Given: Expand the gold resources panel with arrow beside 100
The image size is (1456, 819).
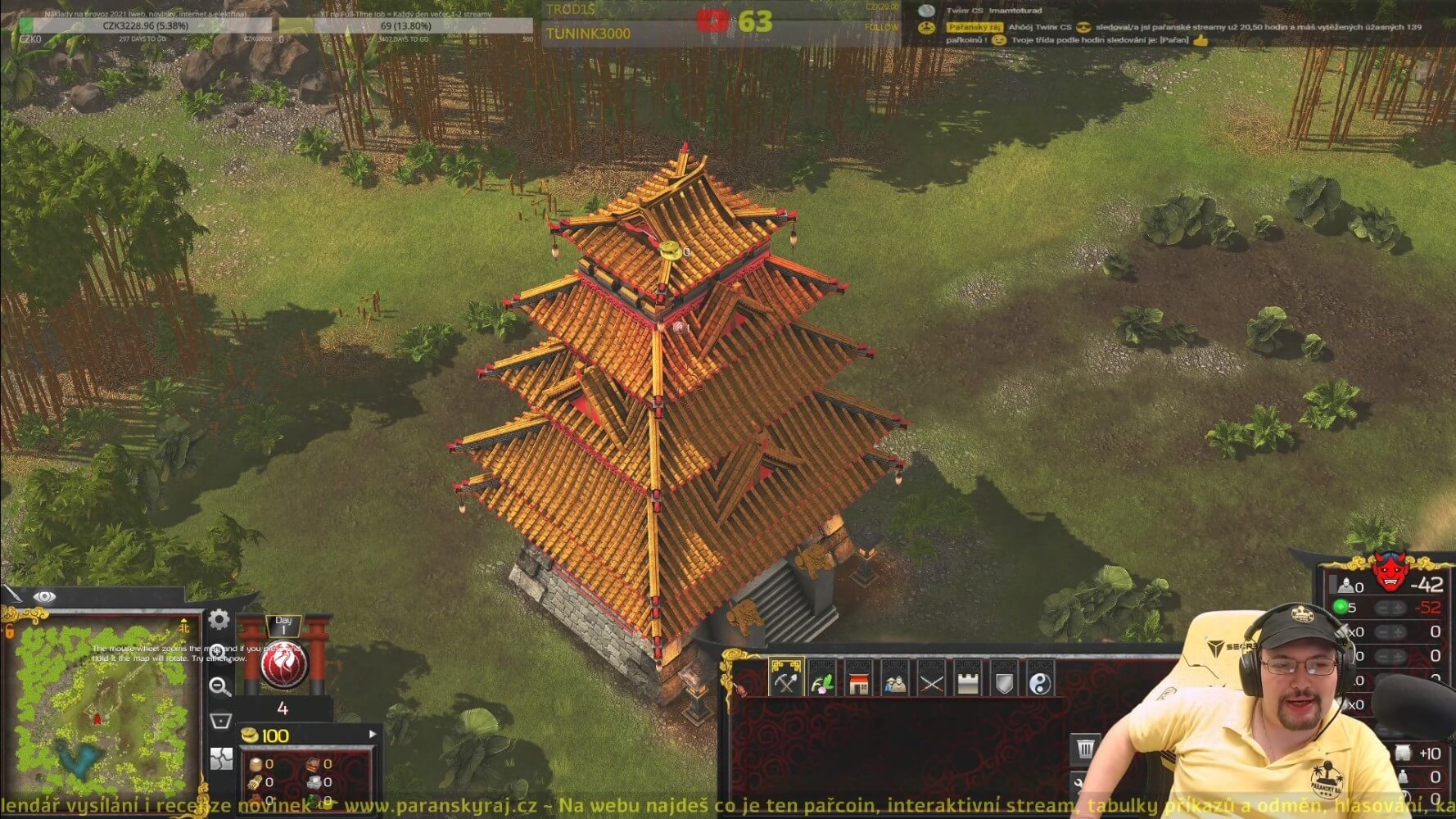Looking at the screenshot, I should click(373, 735).
